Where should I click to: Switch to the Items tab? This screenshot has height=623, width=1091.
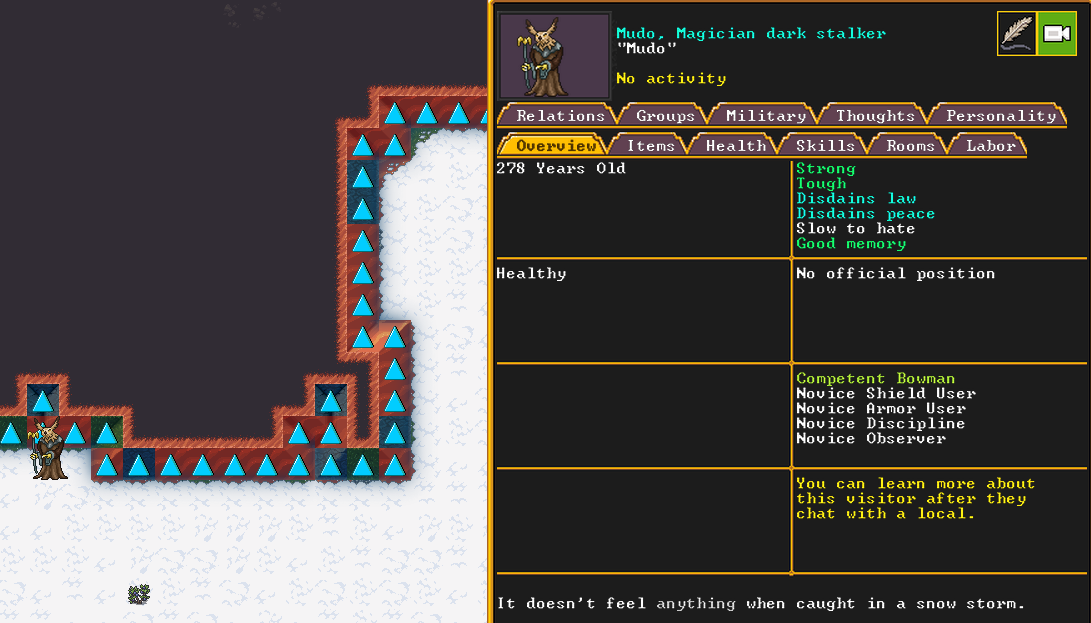click(650, 146)
